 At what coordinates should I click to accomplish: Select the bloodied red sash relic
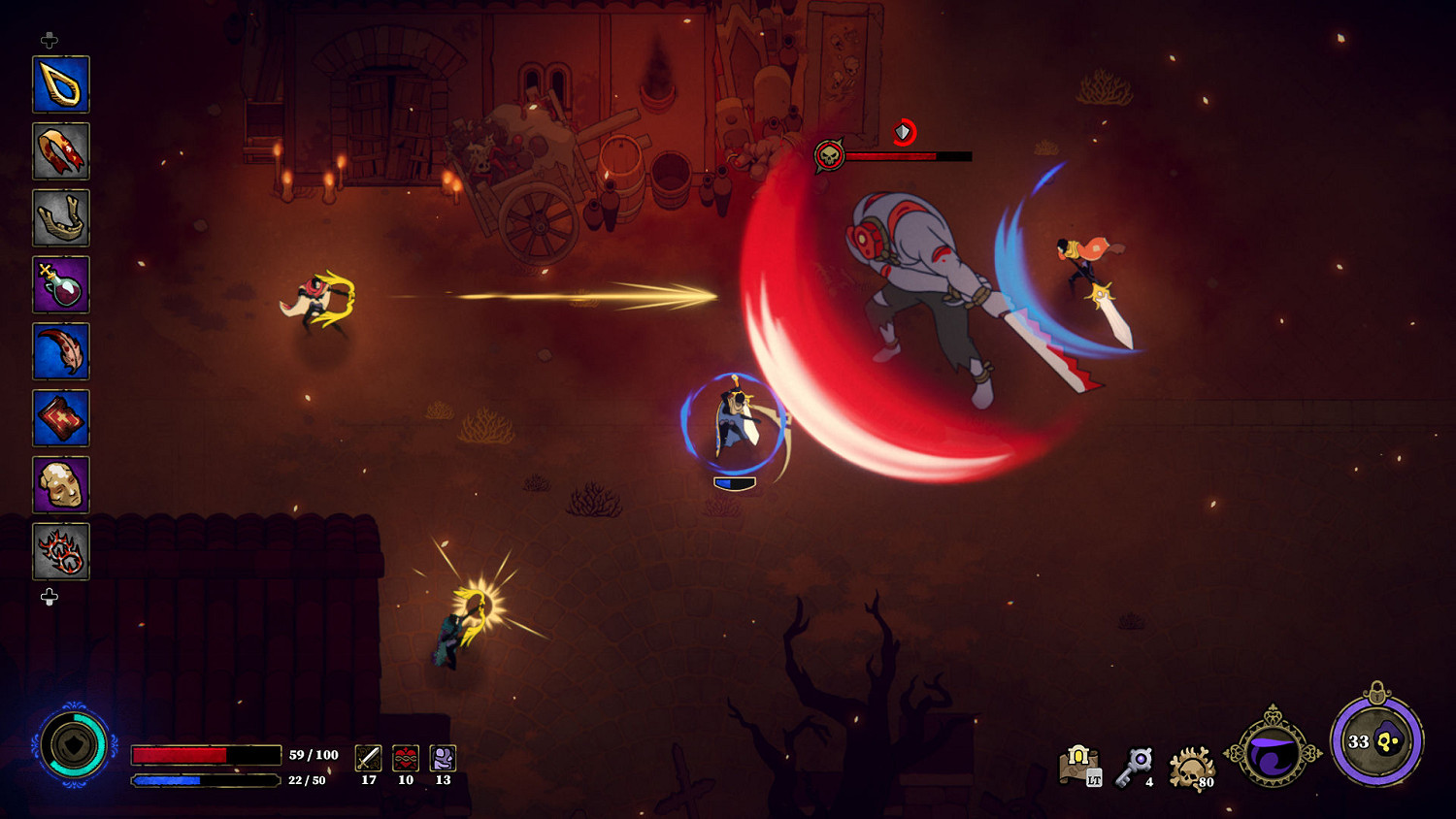point(61,151)
